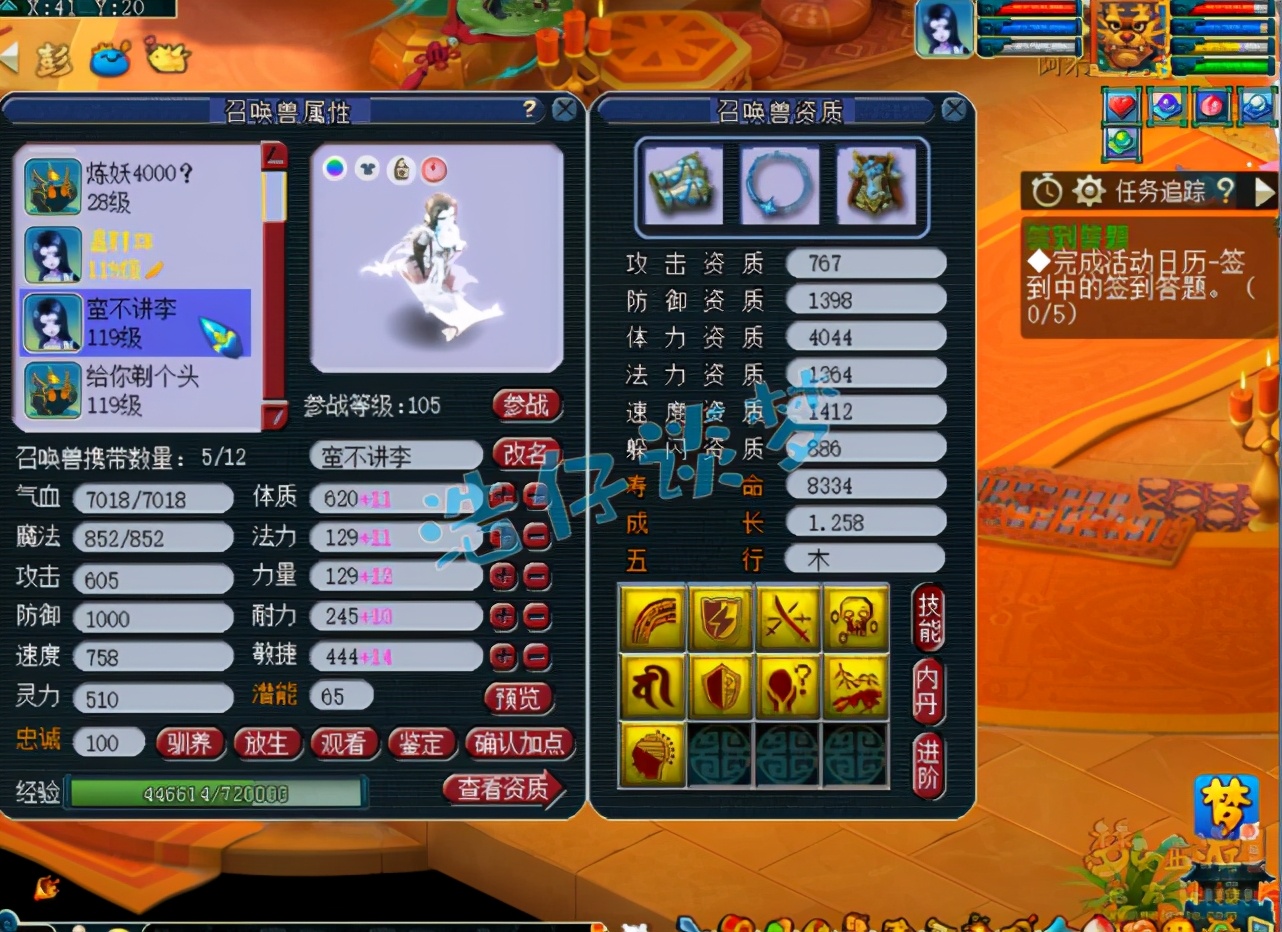Click the 观看 button
Screen dimensions: 1282x932
(x=343, y=743)
